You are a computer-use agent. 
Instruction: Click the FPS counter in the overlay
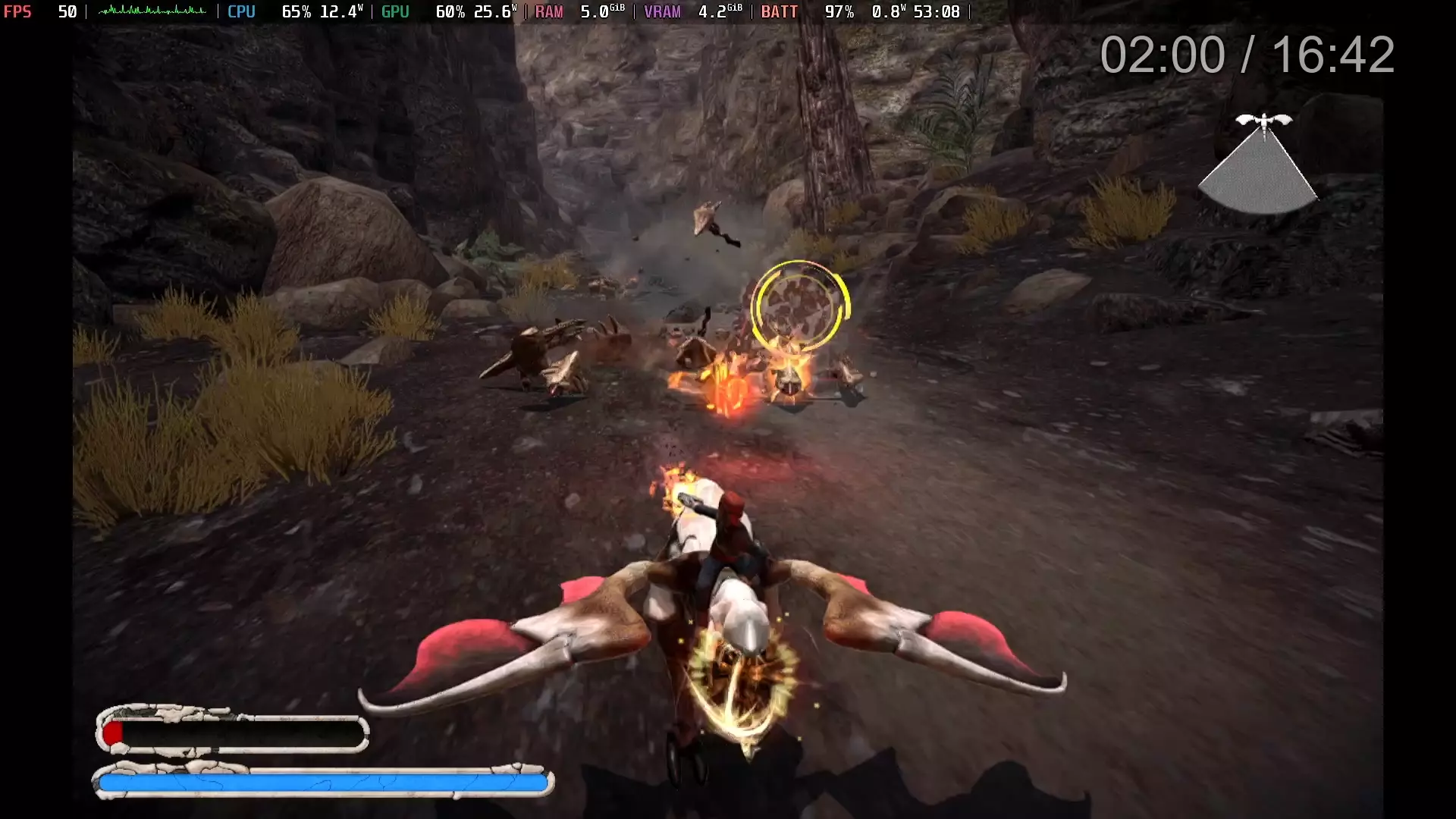click(x=18, y=12)
